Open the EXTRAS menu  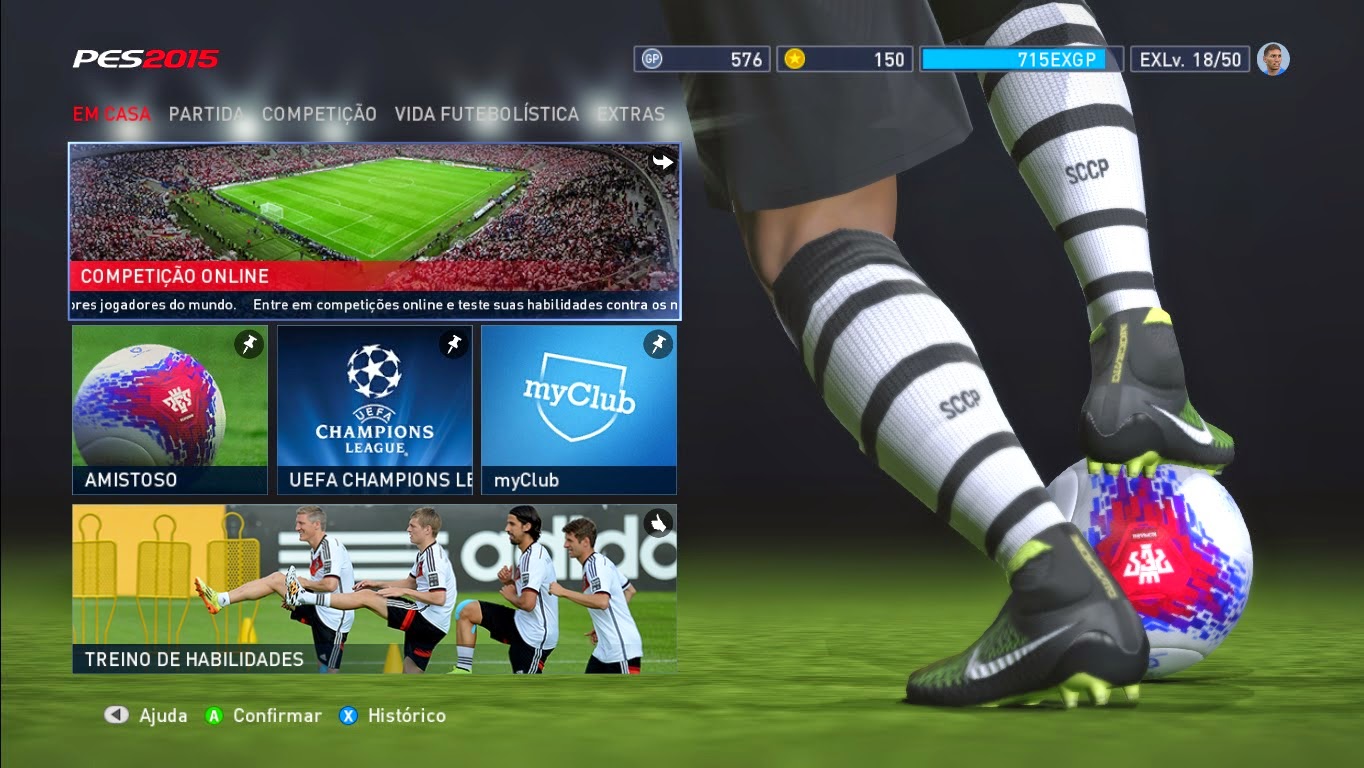click(630, 114)
